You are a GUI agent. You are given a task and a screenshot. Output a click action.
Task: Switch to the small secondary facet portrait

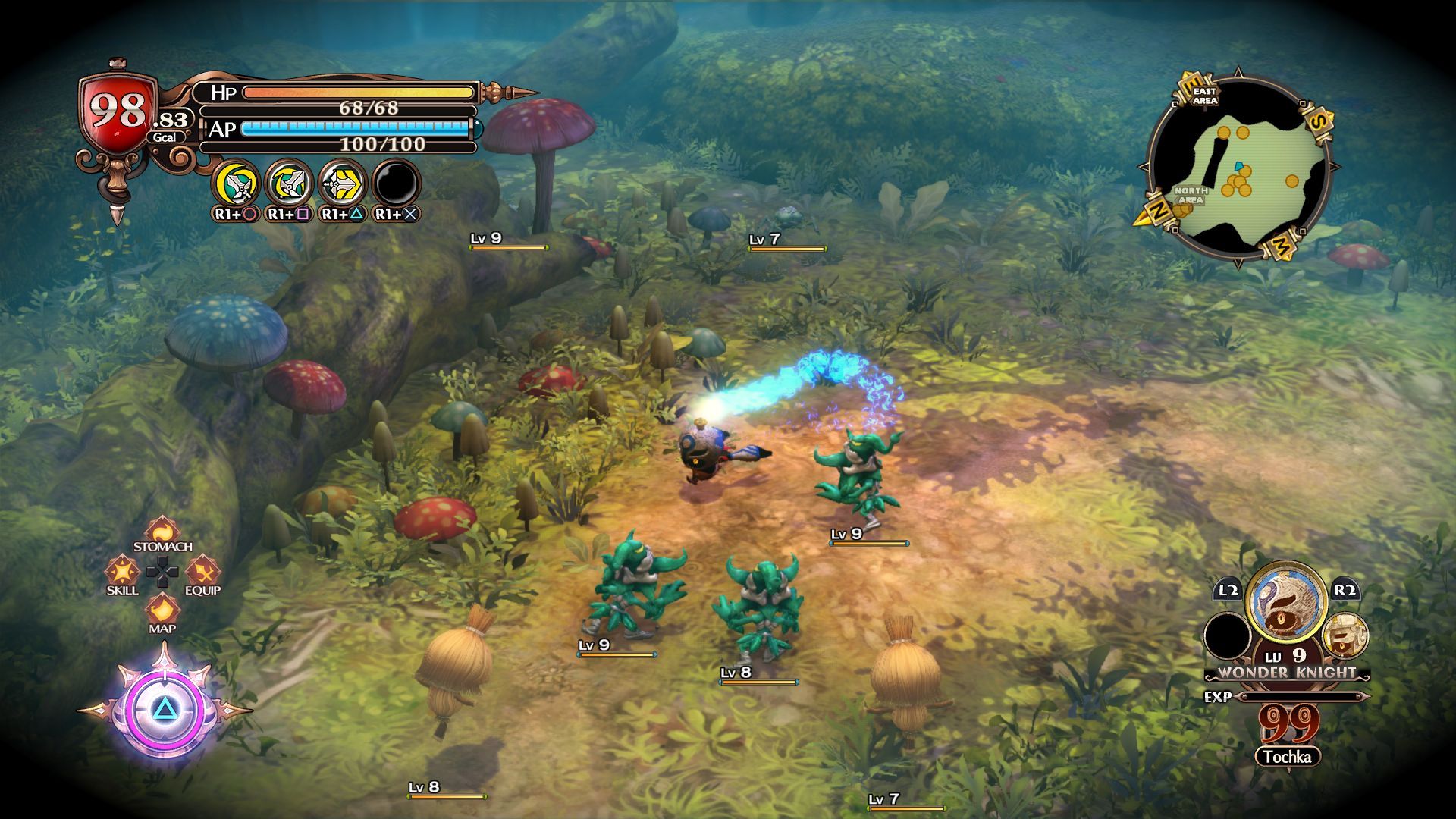(x=1345, y=635)
